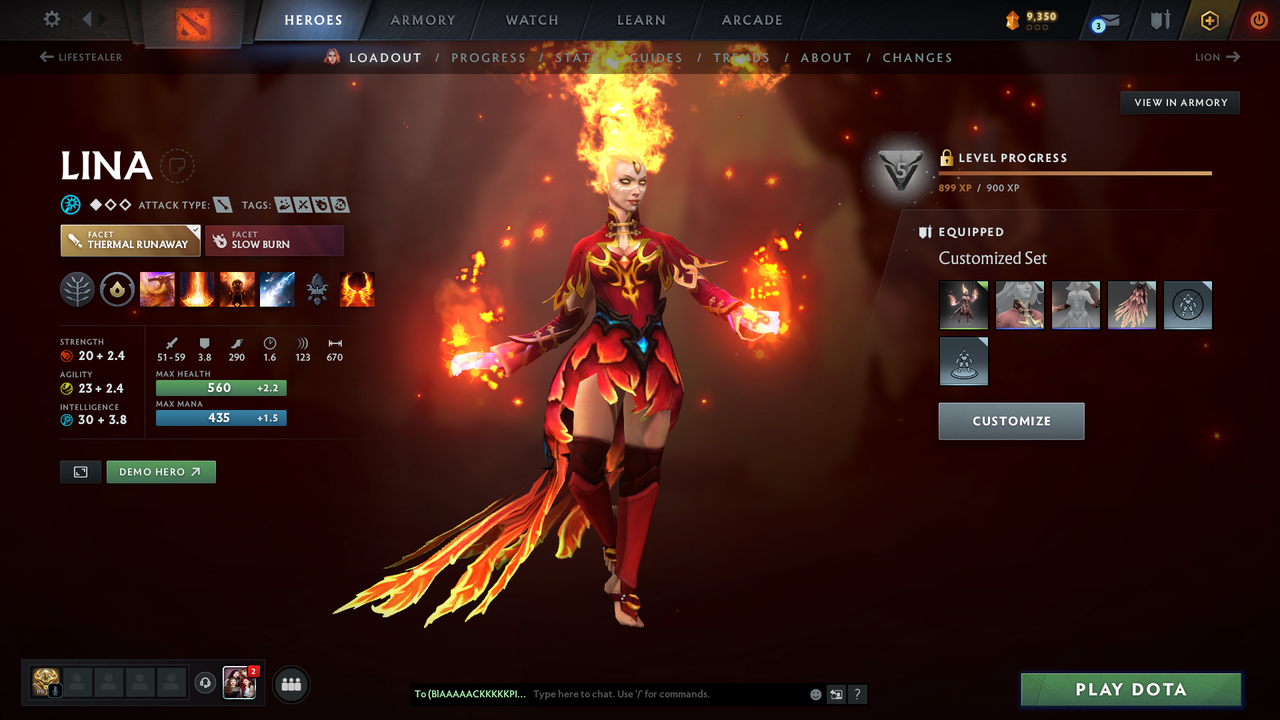Viewport: 1280px width, 720px height.
Task: Open the GUIDES section for Lina
Action: pos(655,57)
